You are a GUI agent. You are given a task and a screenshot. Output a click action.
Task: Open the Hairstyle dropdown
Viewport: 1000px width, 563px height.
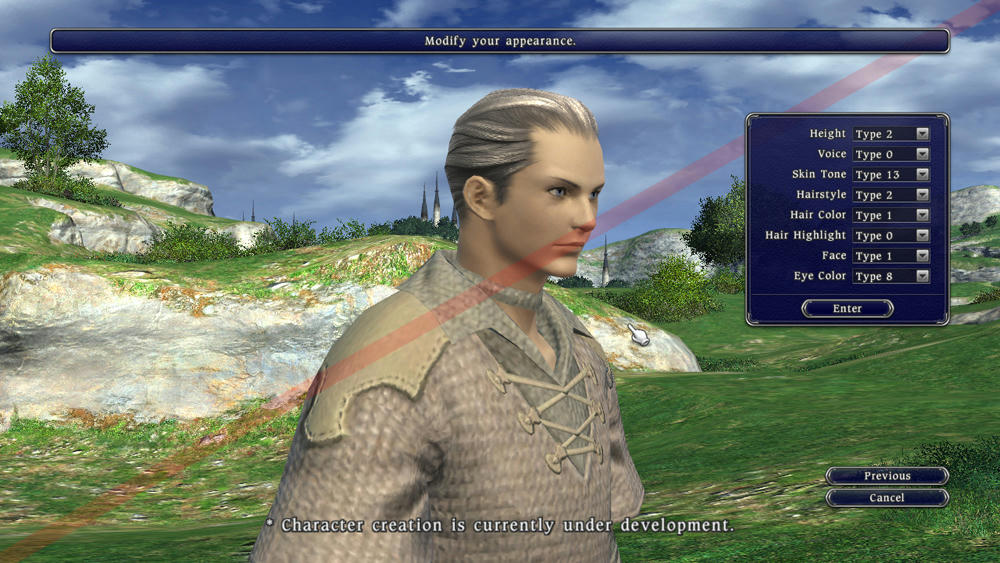(x=890, y=195)
